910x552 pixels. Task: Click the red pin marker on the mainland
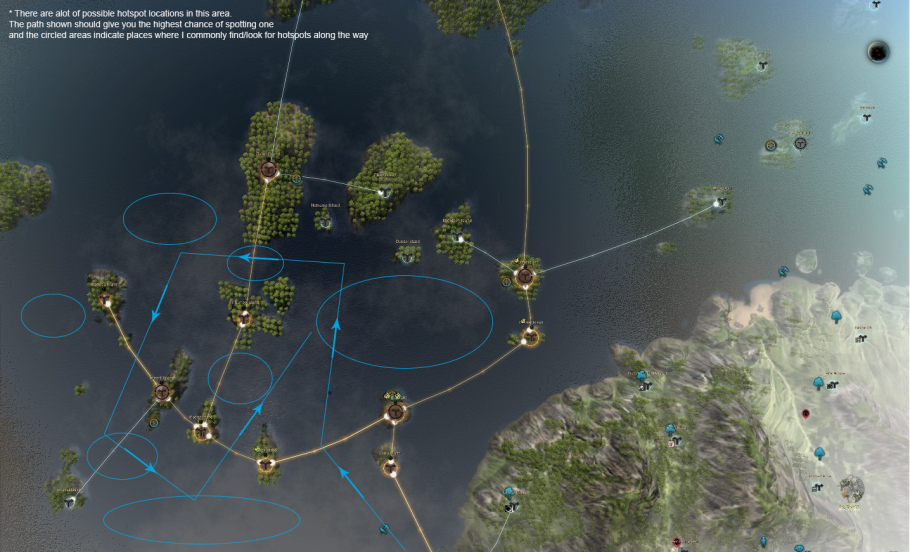click(x=806, y=413)
